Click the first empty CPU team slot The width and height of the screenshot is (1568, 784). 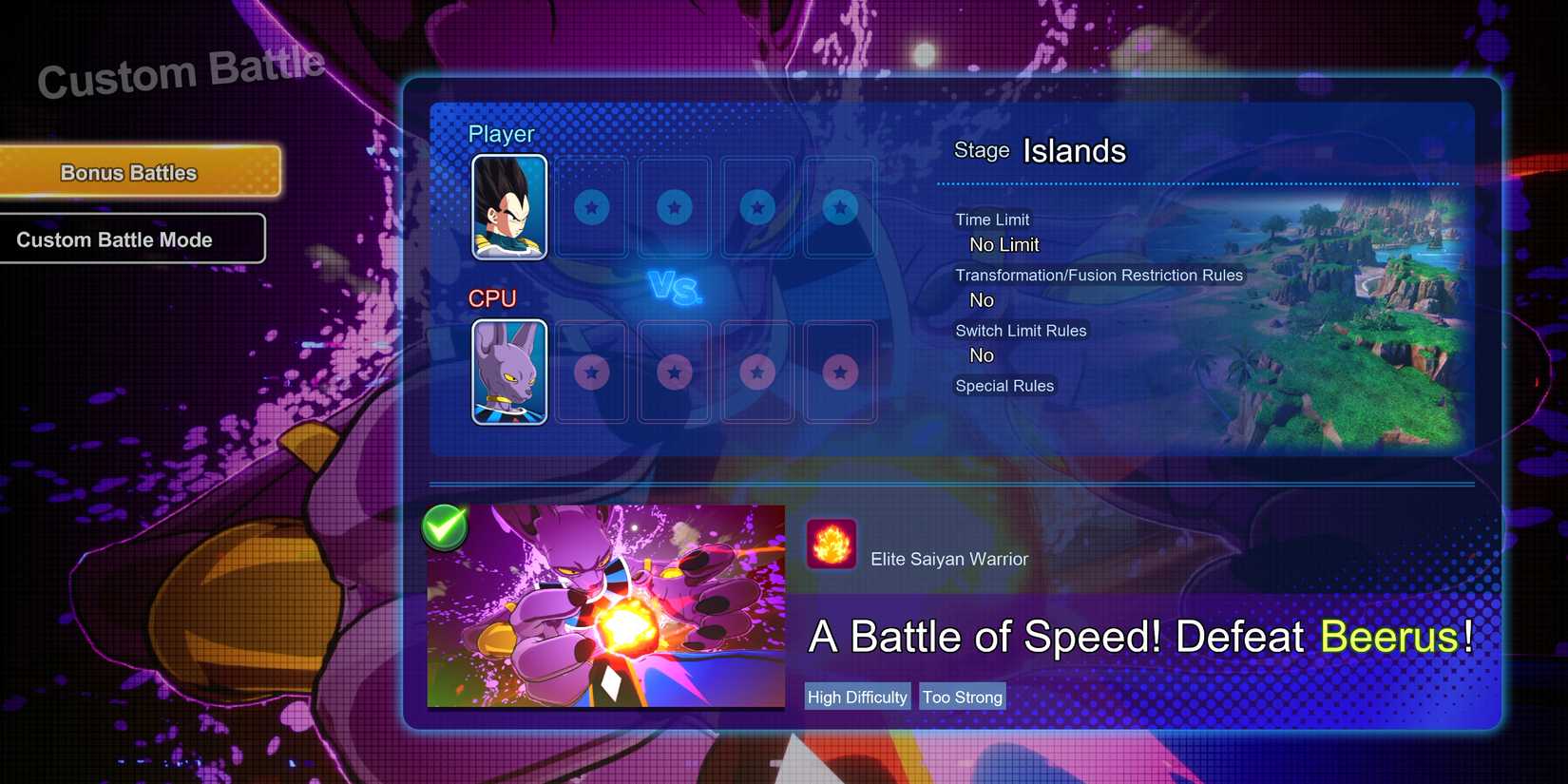pos(590,373)
